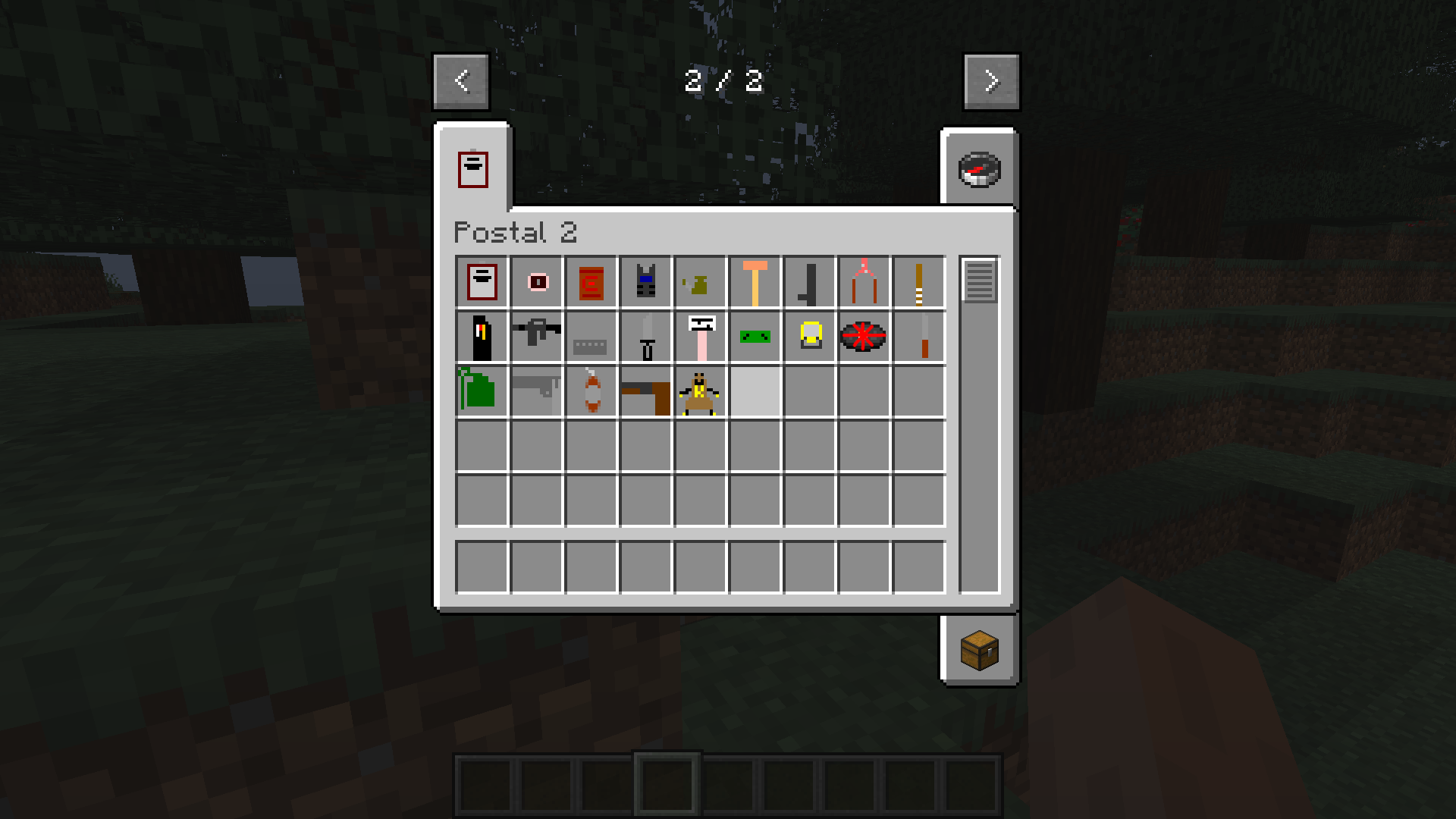Image resolution: width=1456 pixels, height=819 pixels.
Task: Select the petition clipboard item
Action: [482, 281]
